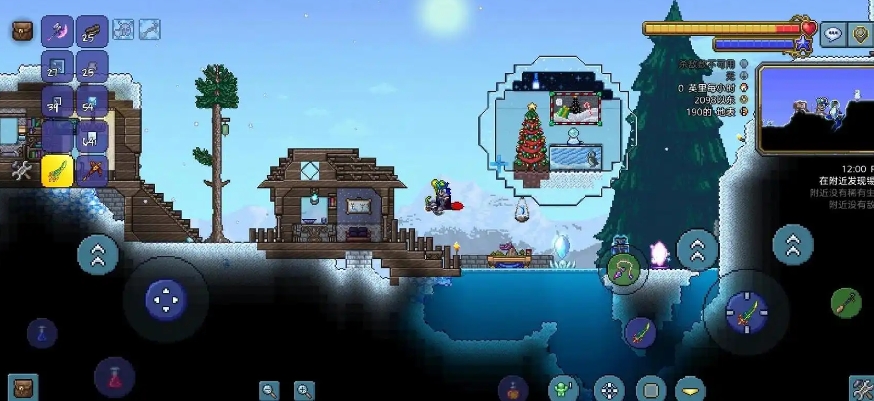Open the bottom-right wrench tools button
This screenshot has width=874, height=401.
860,388
